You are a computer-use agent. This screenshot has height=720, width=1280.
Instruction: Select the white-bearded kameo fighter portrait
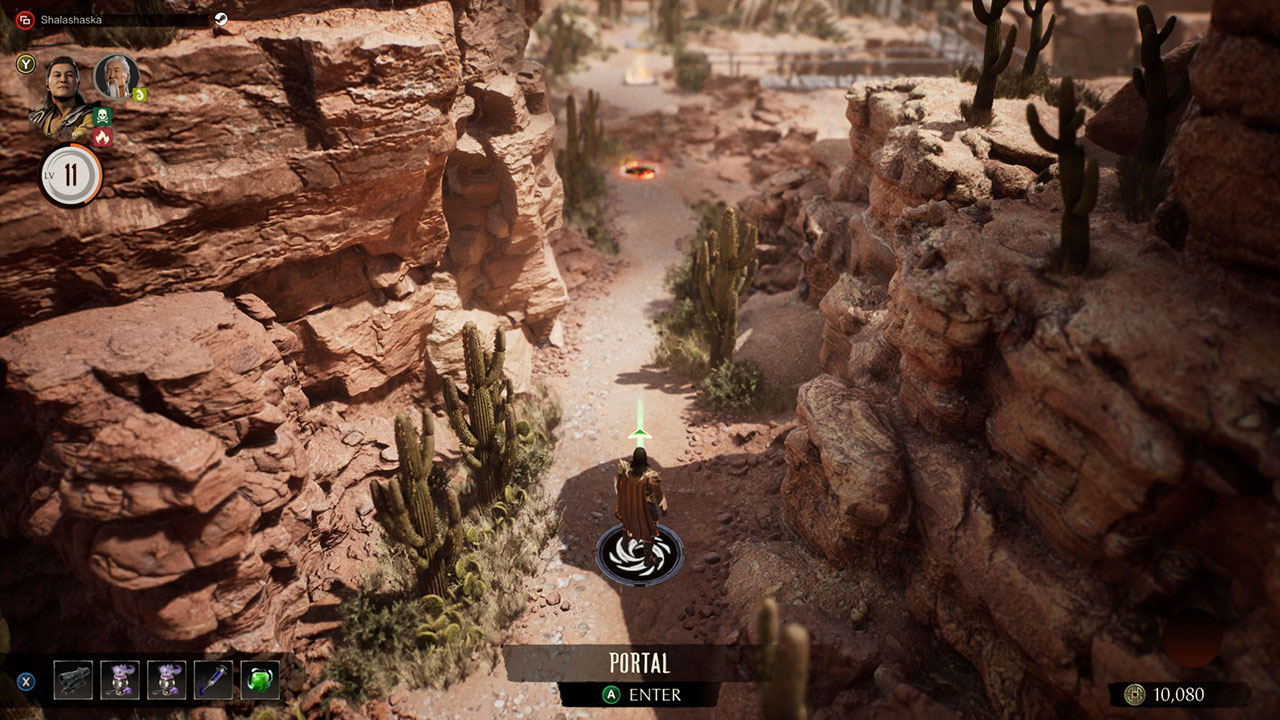115,75
